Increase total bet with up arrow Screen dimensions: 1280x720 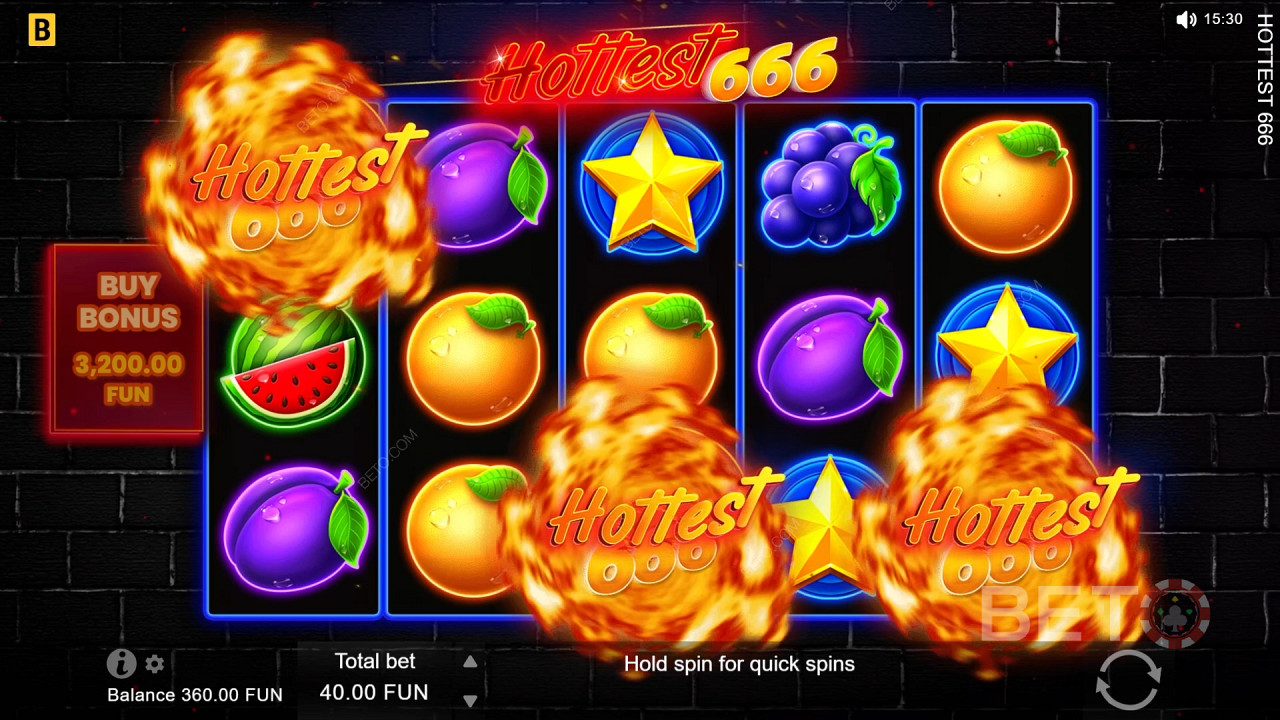coord(470,661)
